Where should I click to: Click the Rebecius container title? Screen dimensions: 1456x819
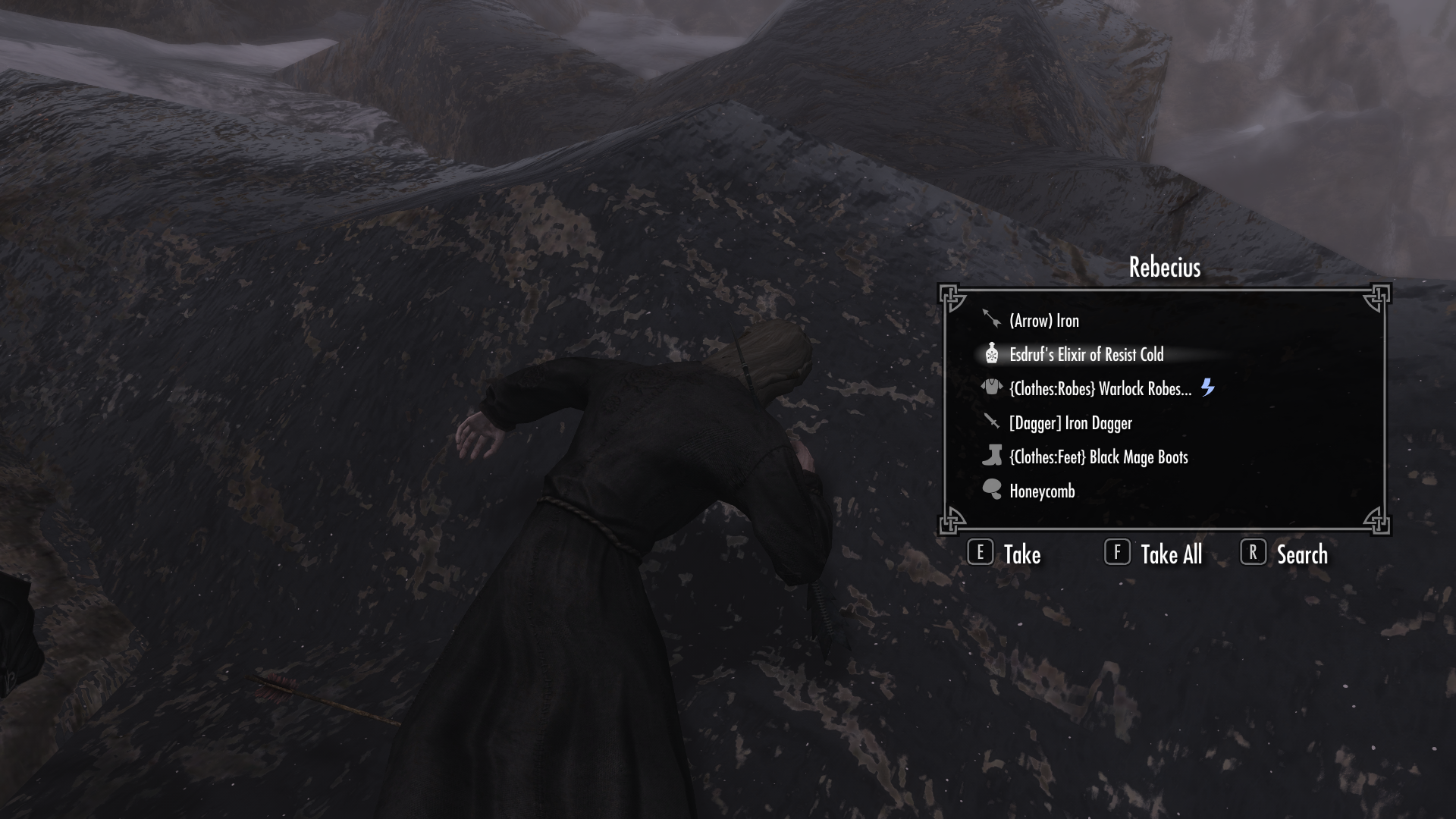click(x=1164, y=267)
